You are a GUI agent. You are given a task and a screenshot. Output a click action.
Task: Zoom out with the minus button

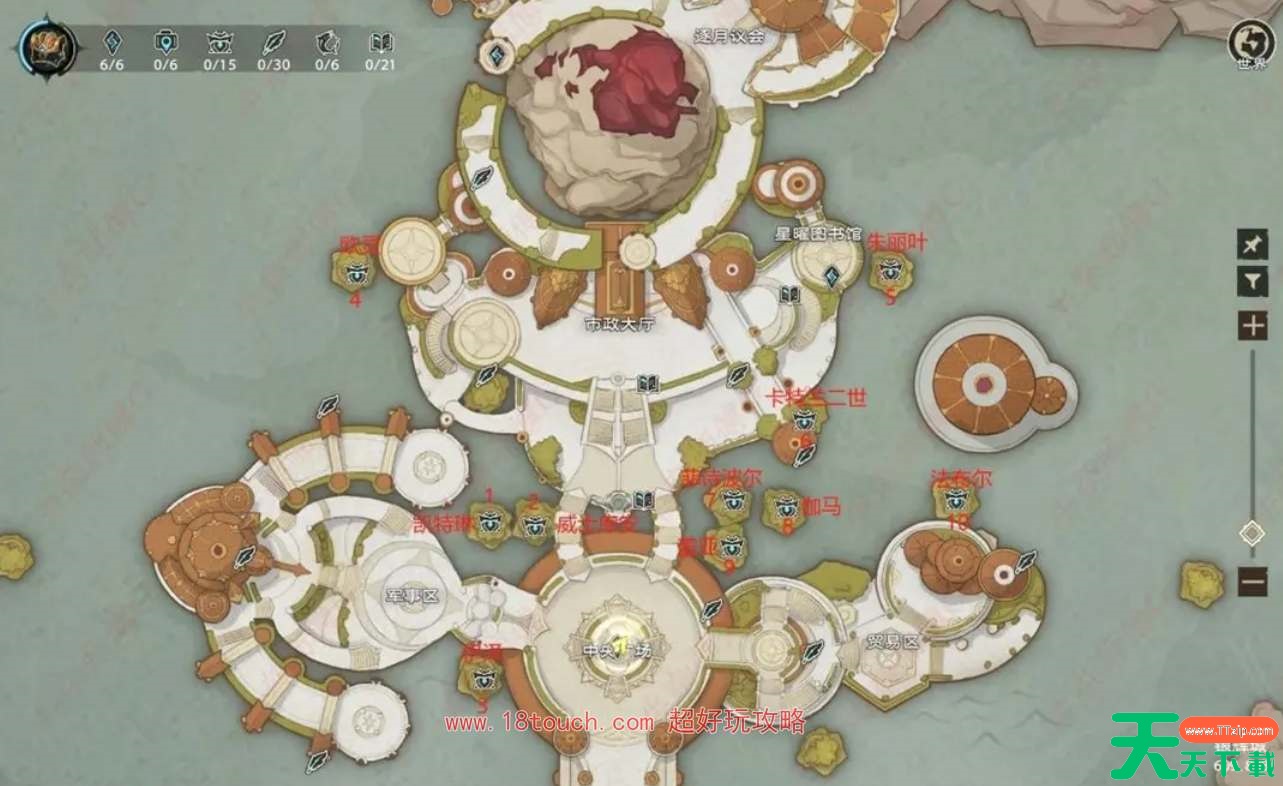click(1252, 580)
